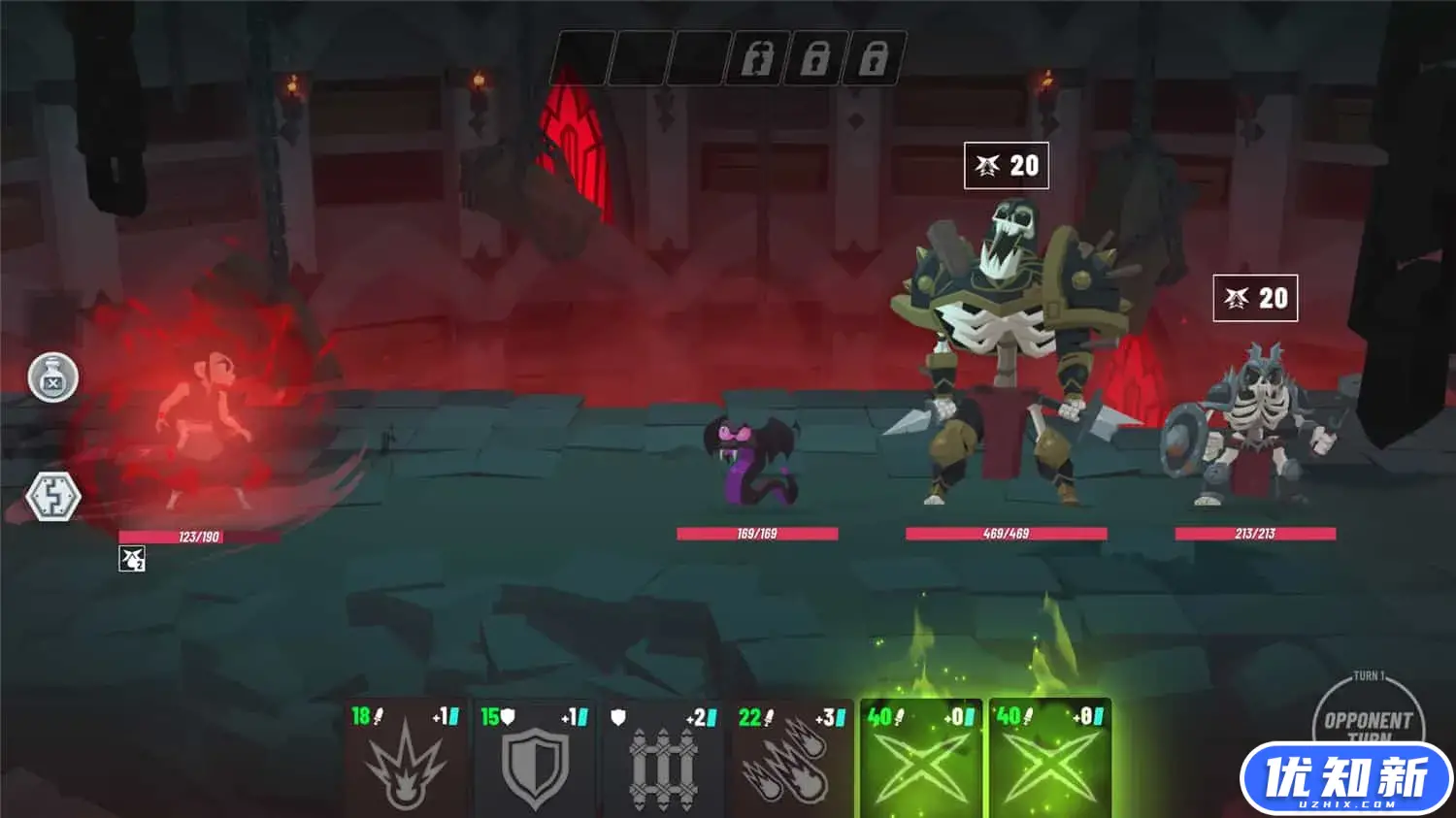Open the potion flask icon
Screen dimensions: 1456x818
pyautogui.click(x=53, y=377)
